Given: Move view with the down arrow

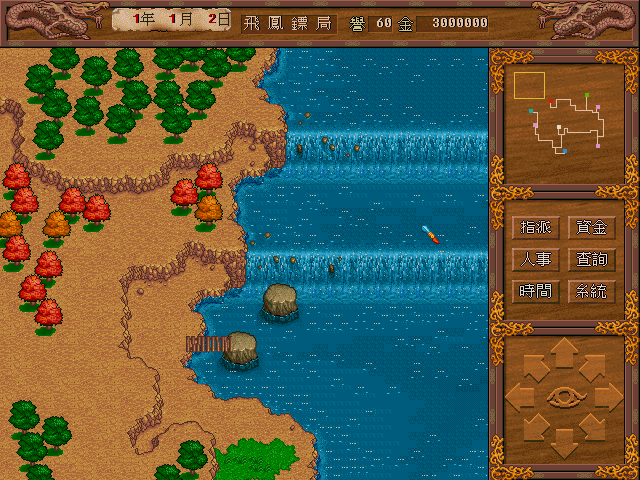Looking at the screenshot, I should click(x=565, y=440).
